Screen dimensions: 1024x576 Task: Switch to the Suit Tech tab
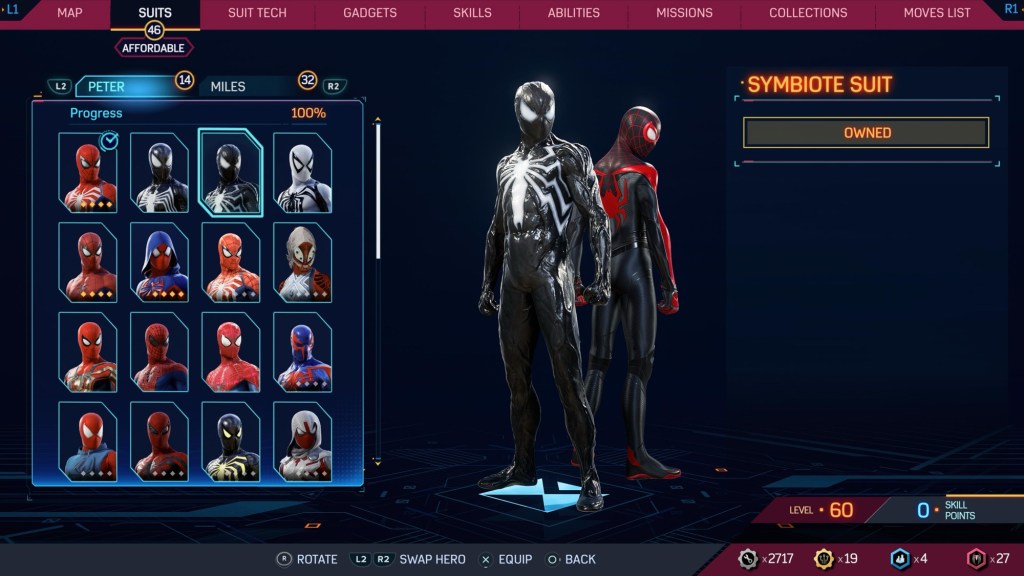pos(257,13)
